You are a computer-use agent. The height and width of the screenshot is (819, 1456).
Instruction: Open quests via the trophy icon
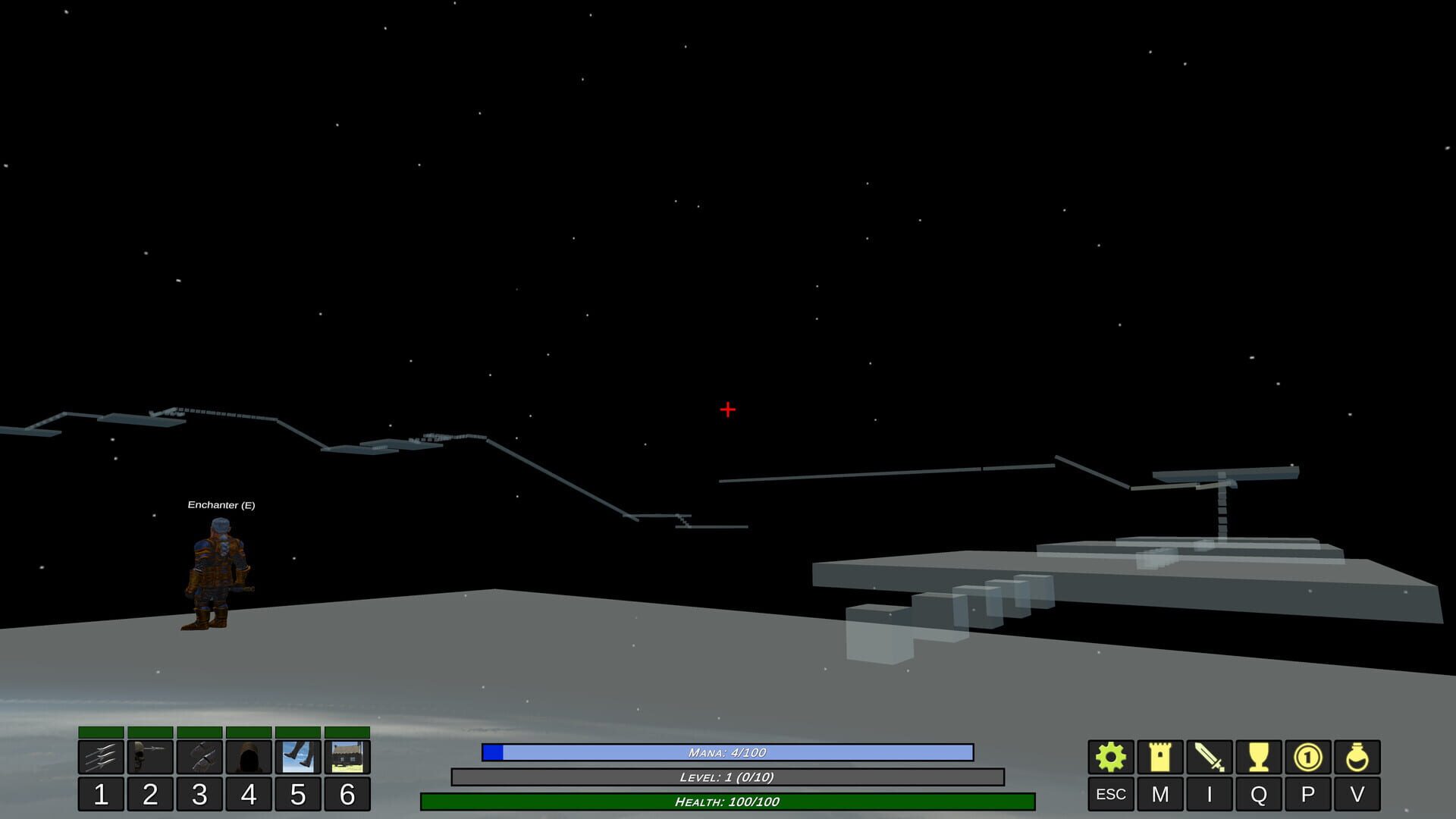point(1258,756)
